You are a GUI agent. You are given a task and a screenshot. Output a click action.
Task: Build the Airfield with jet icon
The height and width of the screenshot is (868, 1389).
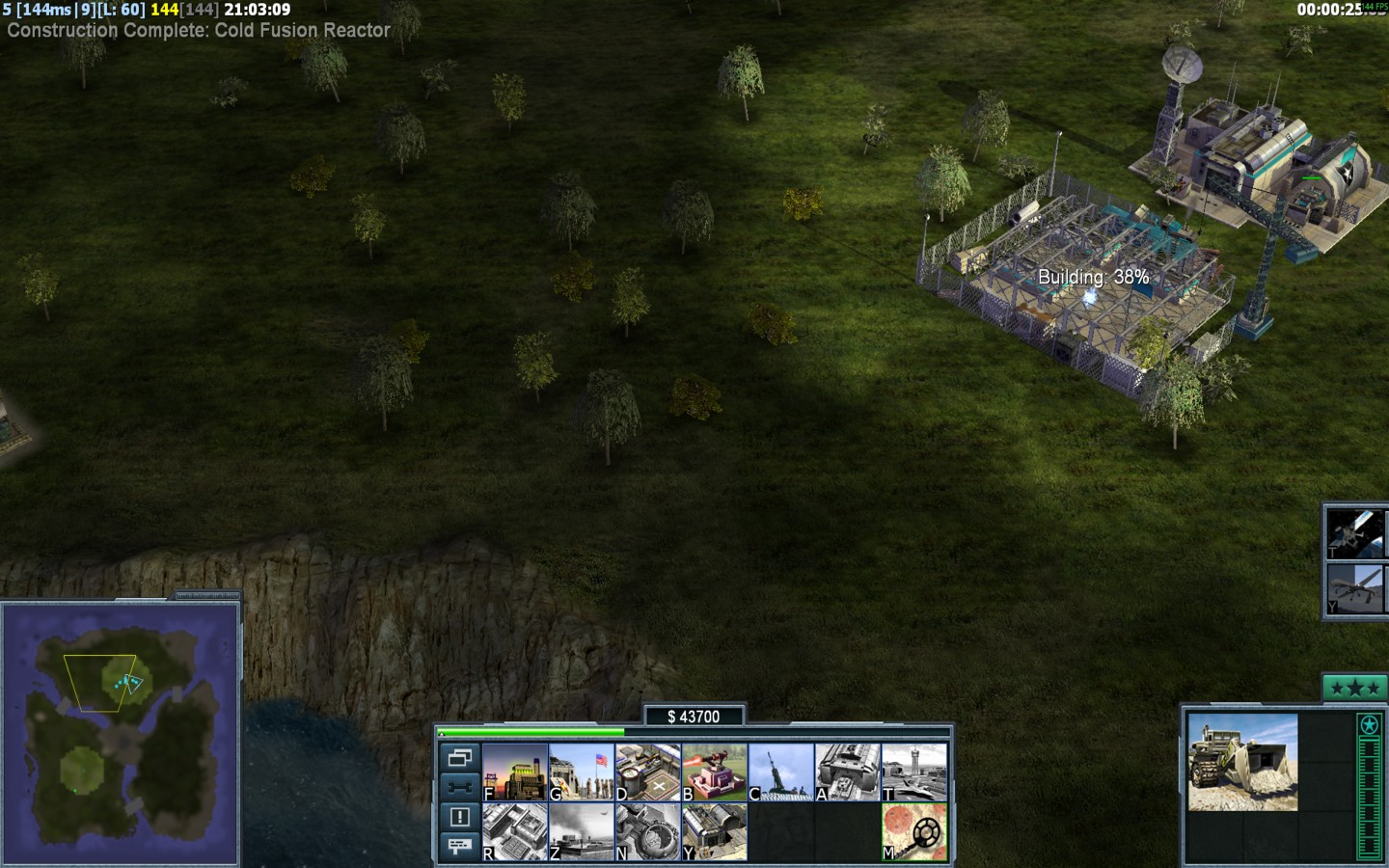[x=914, y=773]
